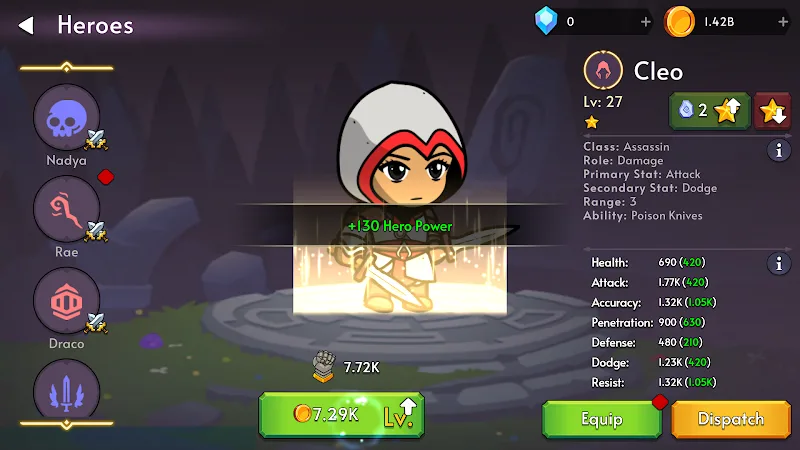Open the Equip menu

click(x=601, y=419)
